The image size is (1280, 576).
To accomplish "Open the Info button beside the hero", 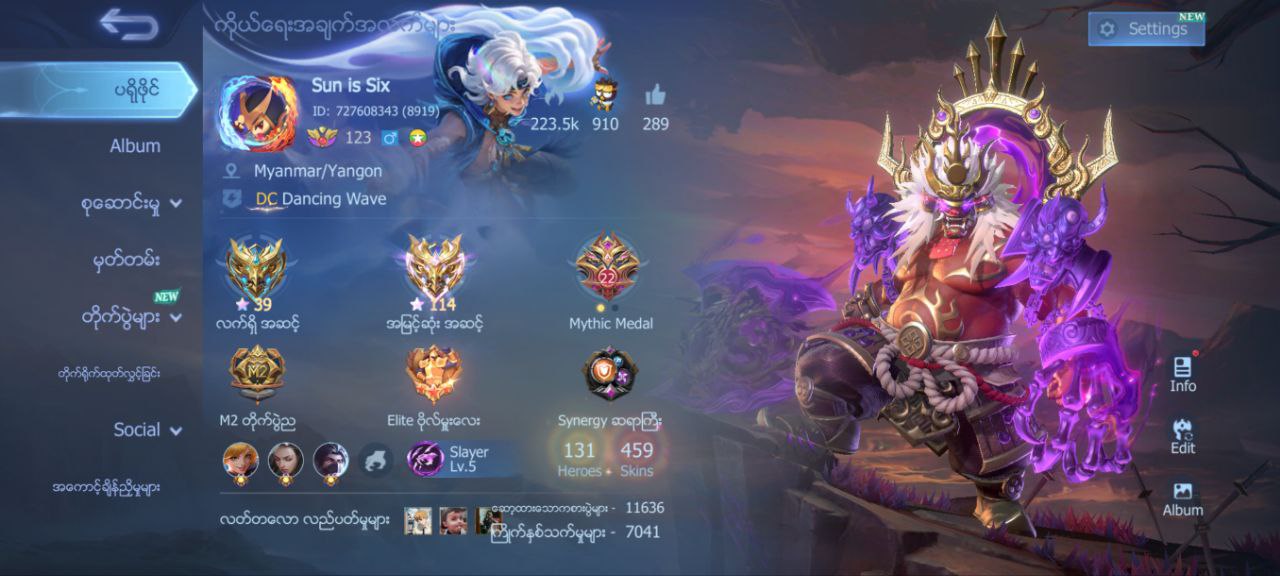I will coord(1183,373).
